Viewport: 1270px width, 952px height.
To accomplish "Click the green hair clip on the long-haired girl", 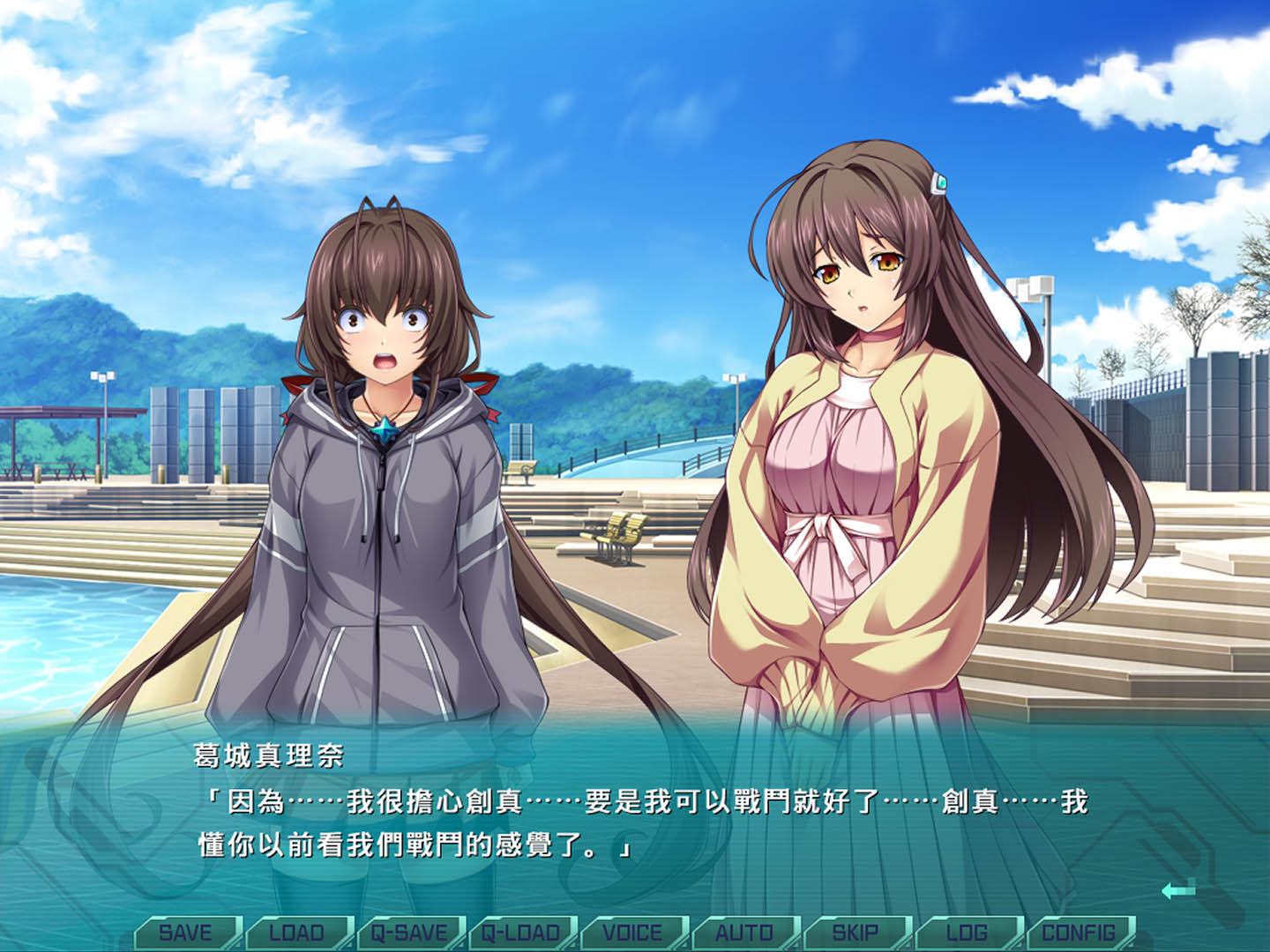I will coord(941,182).
